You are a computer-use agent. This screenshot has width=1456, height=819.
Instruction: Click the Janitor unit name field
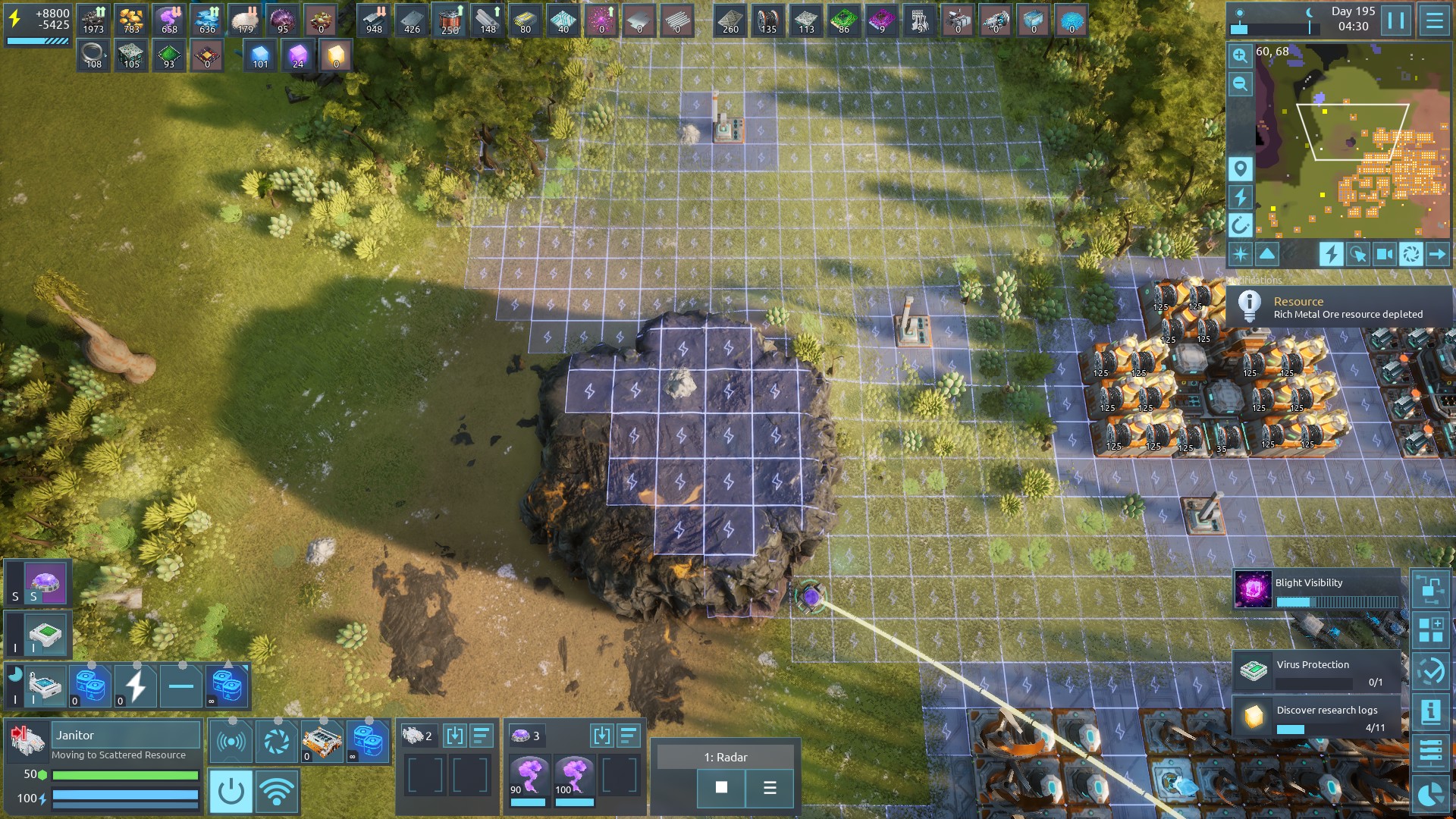125,735
